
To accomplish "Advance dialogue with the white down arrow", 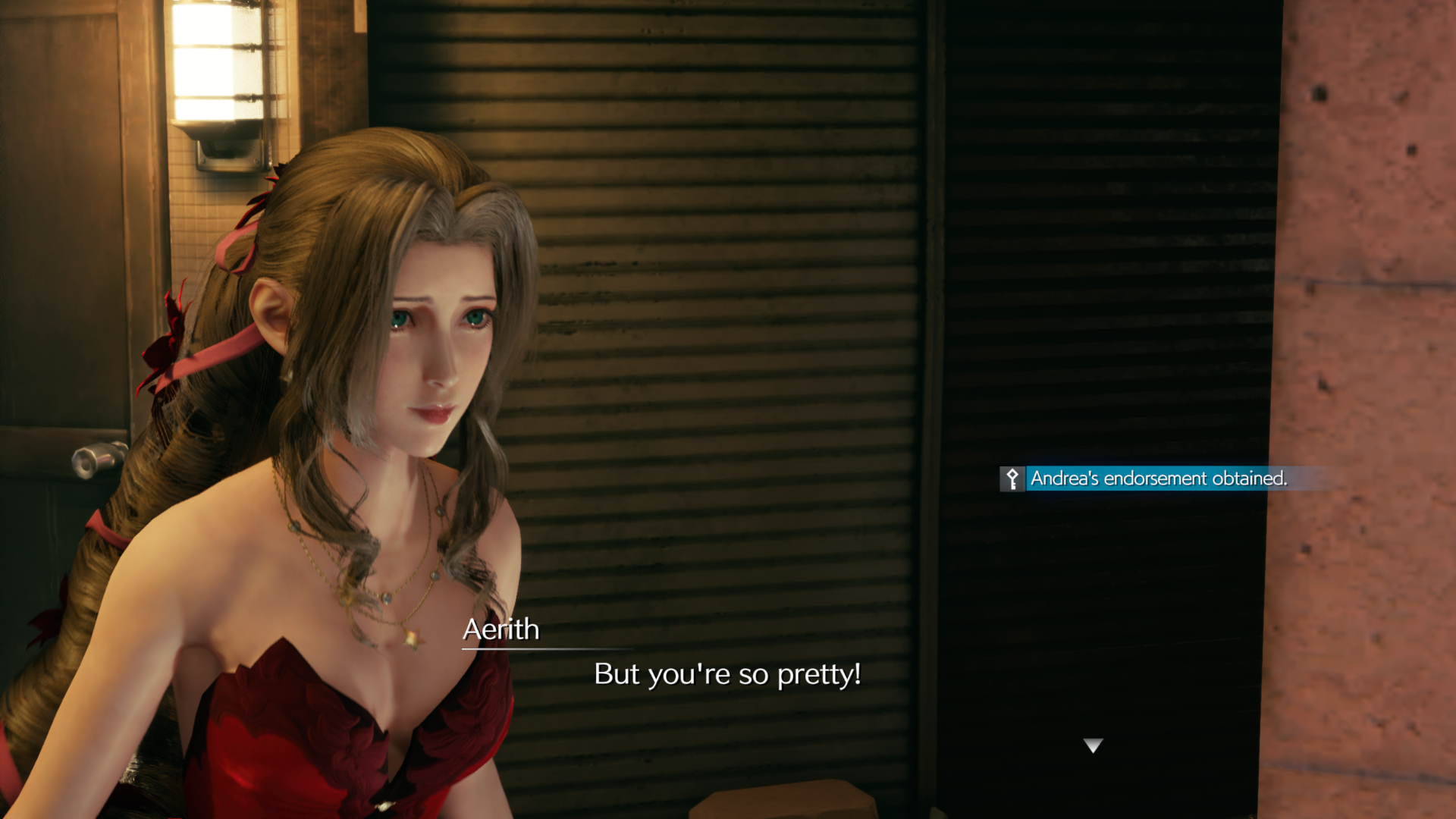I will [1093, 745].
